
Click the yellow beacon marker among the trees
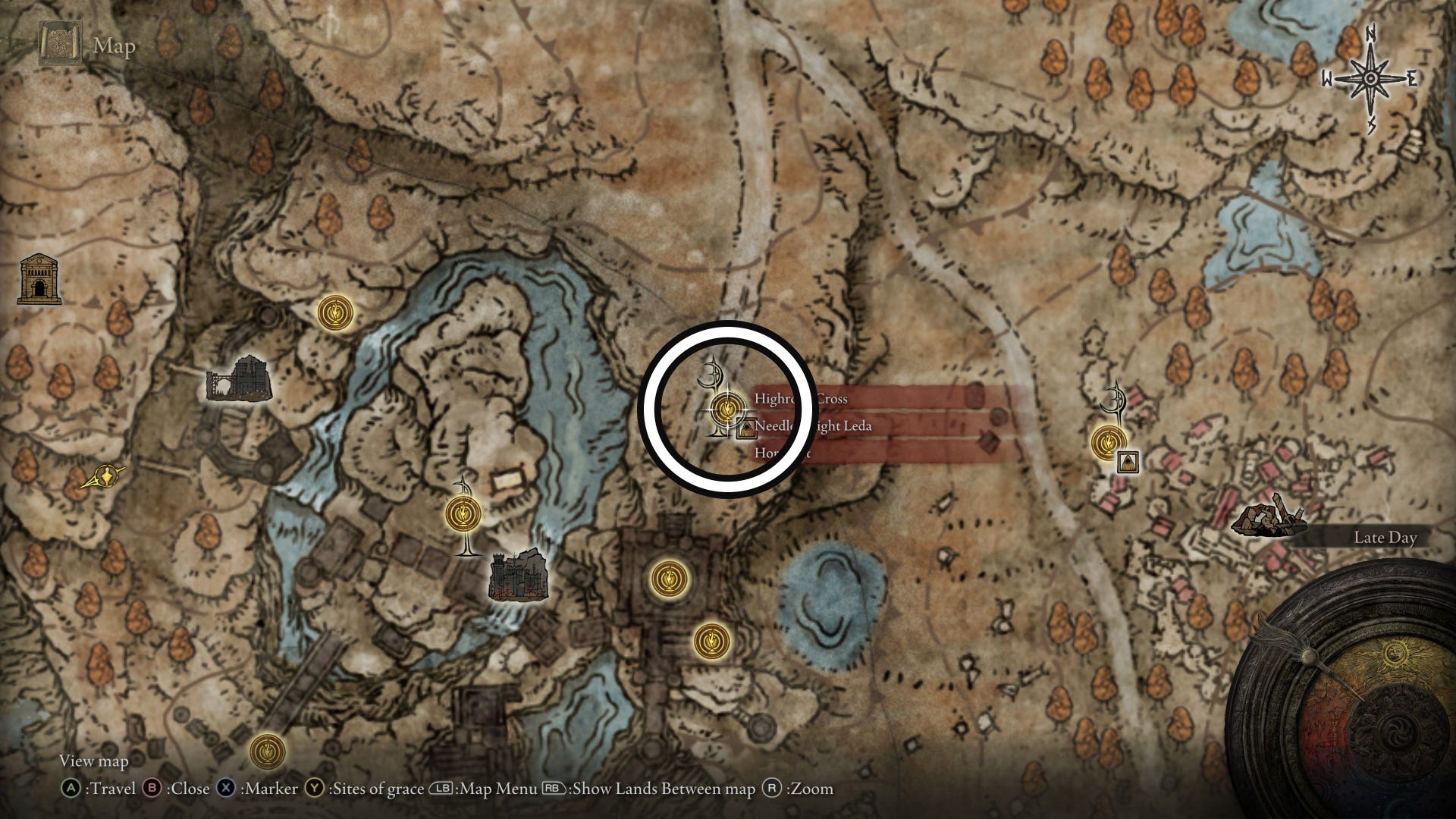point(104,478)
